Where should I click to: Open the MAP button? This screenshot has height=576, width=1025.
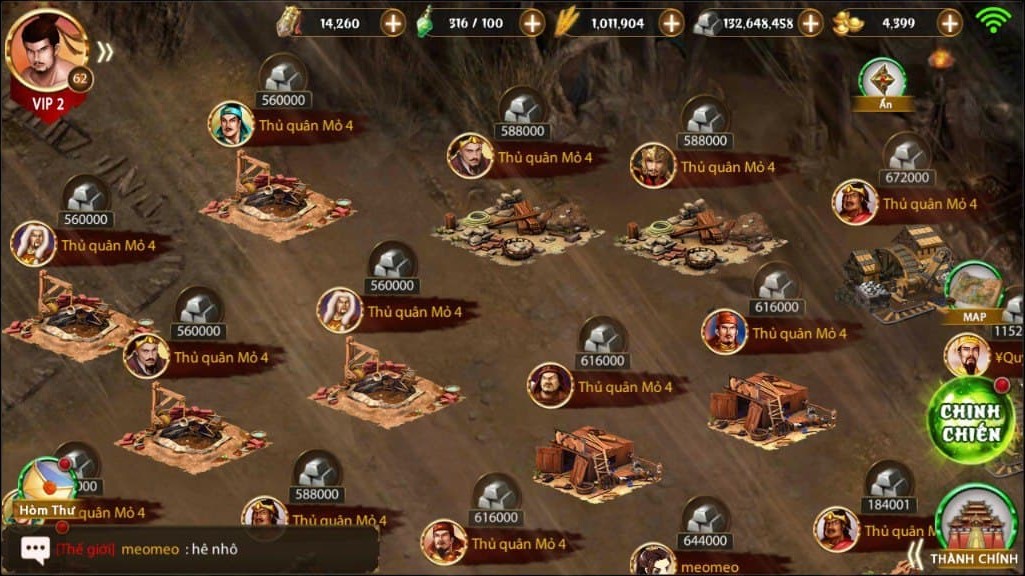[x=974, y=293]
